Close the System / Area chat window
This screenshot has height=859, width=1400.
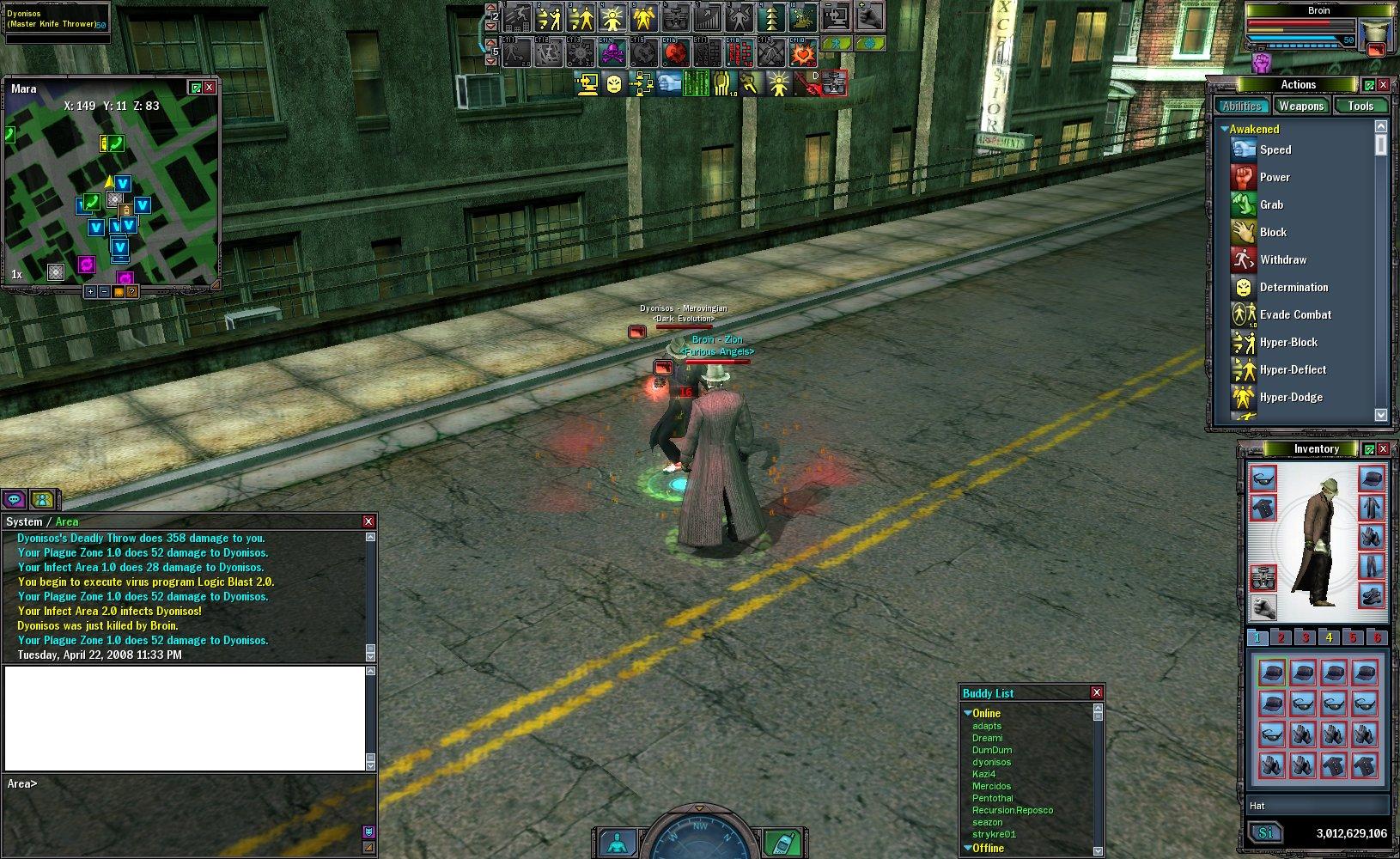click(x=368, y=521)
